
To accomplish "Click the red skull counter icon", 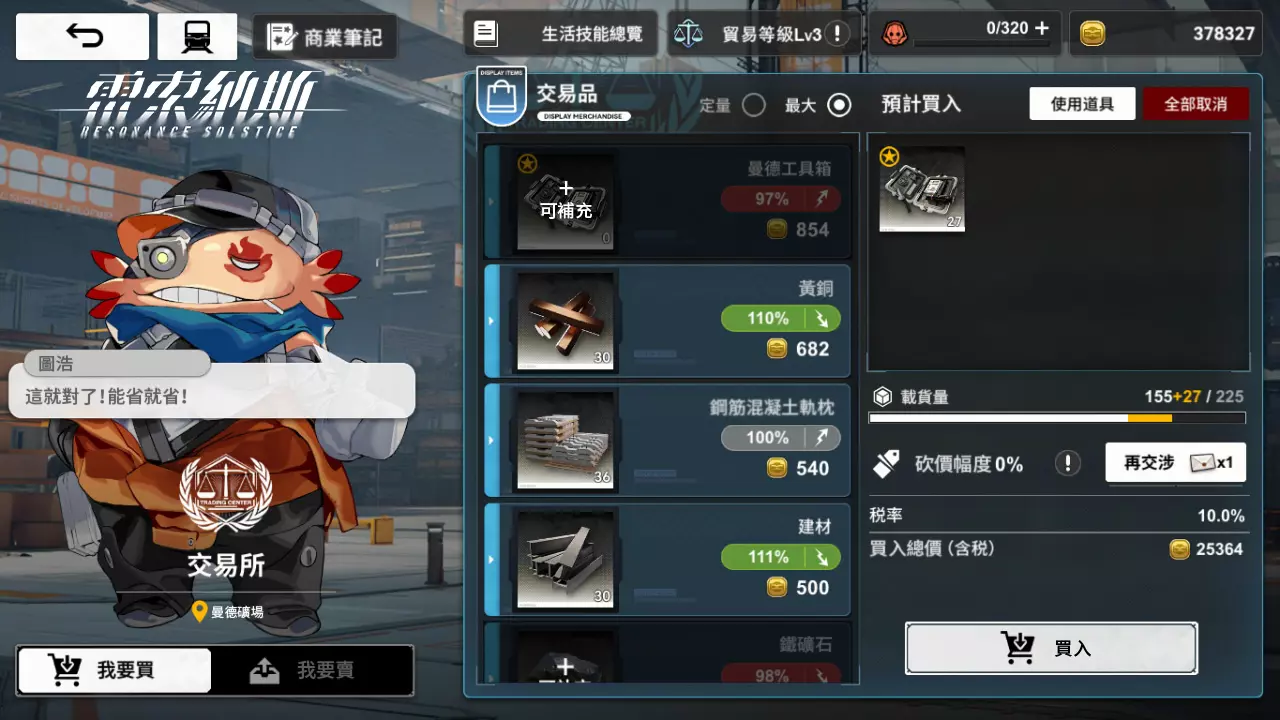I will [x=895, y=31].
